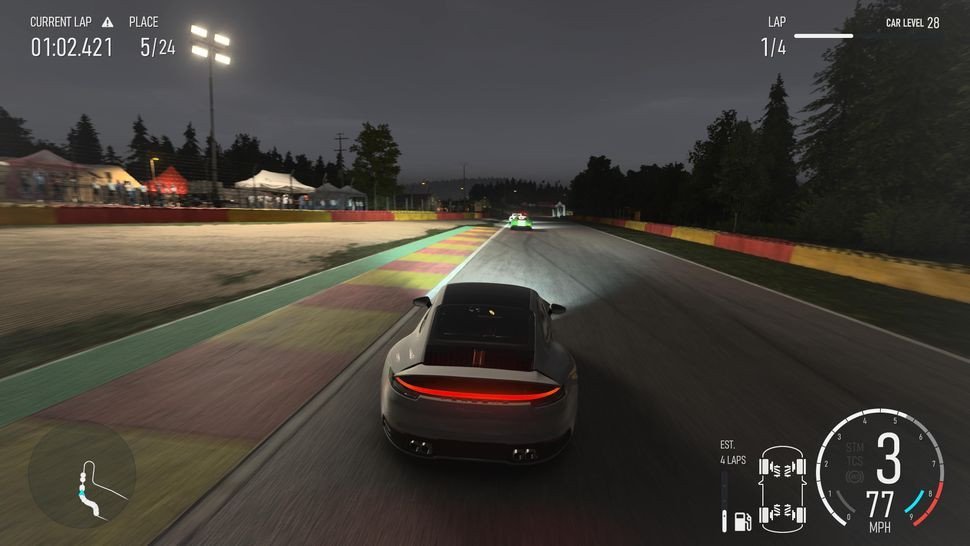970x546 pixels.
Task: Click the tachometer gear gauge
Action: (880, 468)
